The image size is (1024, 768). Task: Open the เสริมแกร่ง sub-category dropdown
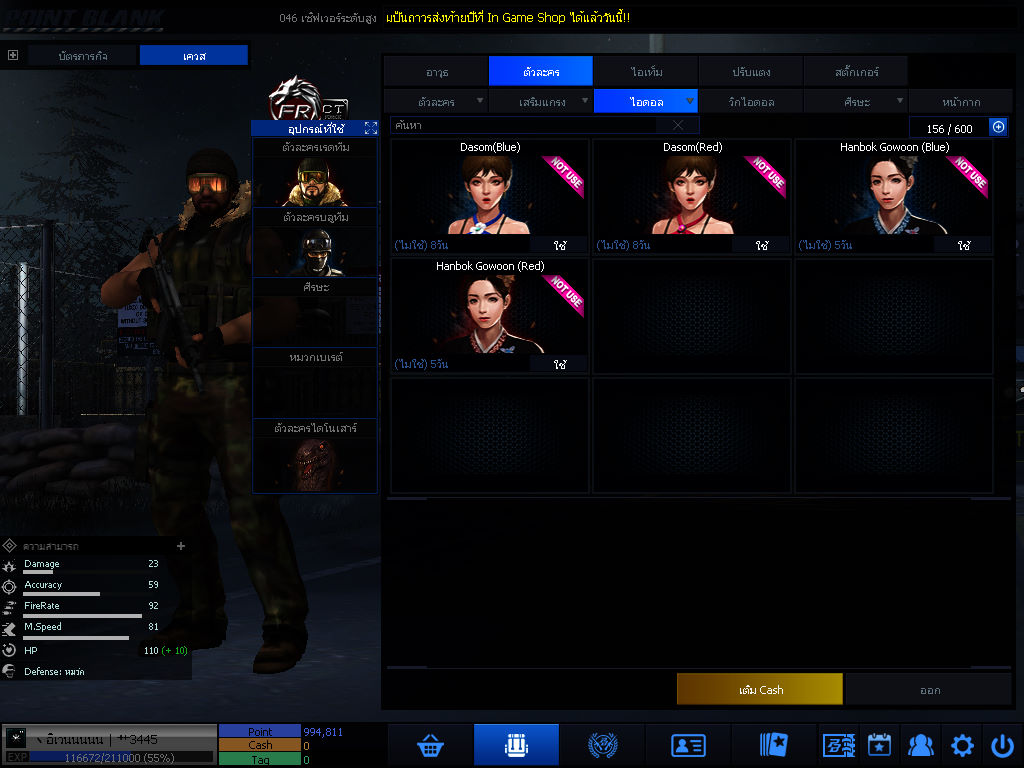click(541, 102)
